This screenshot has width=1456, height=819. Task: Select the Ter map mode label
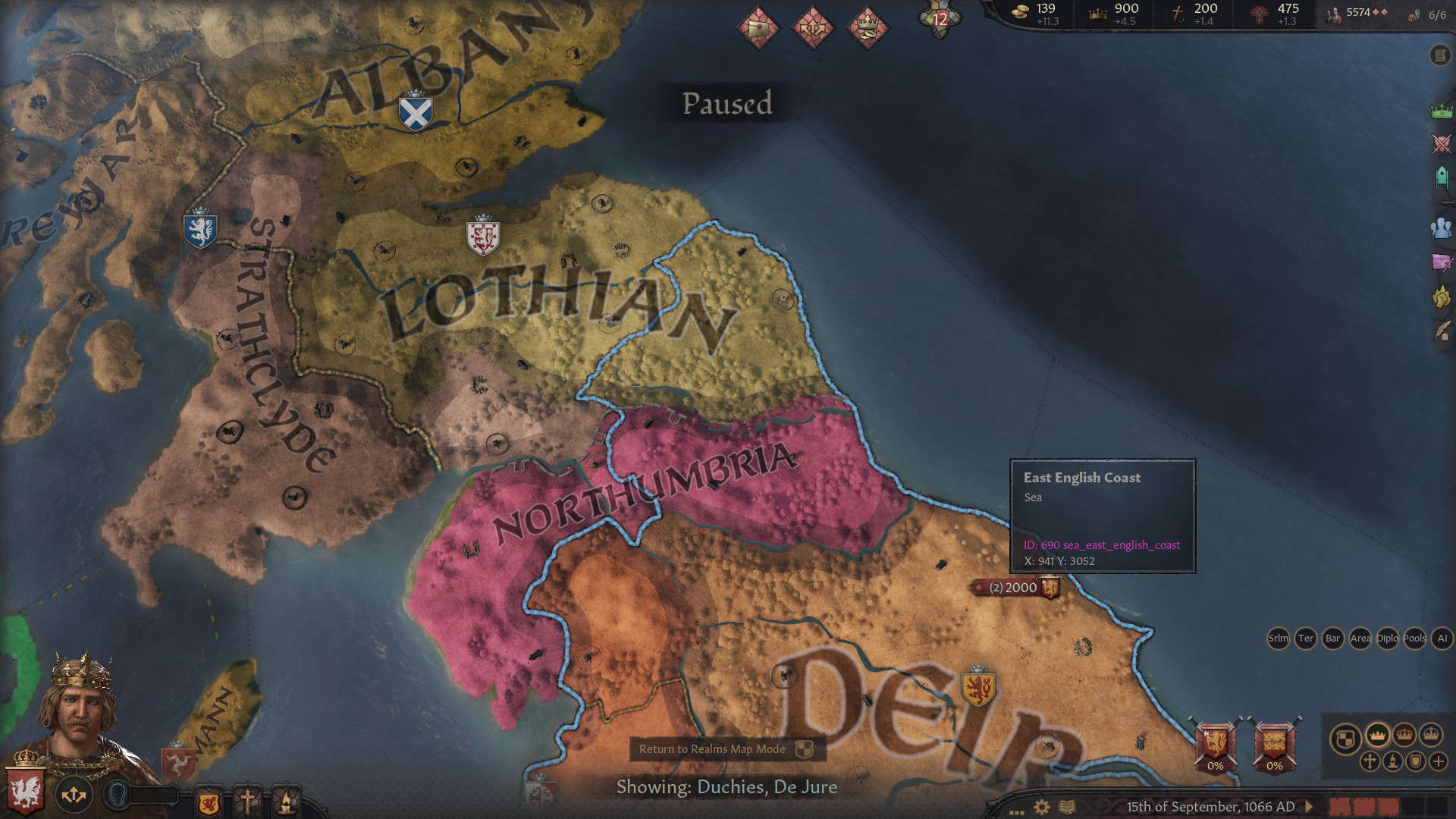[1306, 639]
